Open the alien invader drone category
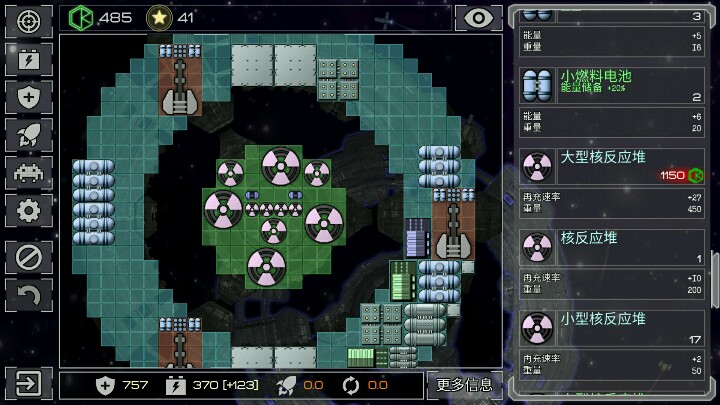Screen dimensions: 720x405 coord(29,172)
